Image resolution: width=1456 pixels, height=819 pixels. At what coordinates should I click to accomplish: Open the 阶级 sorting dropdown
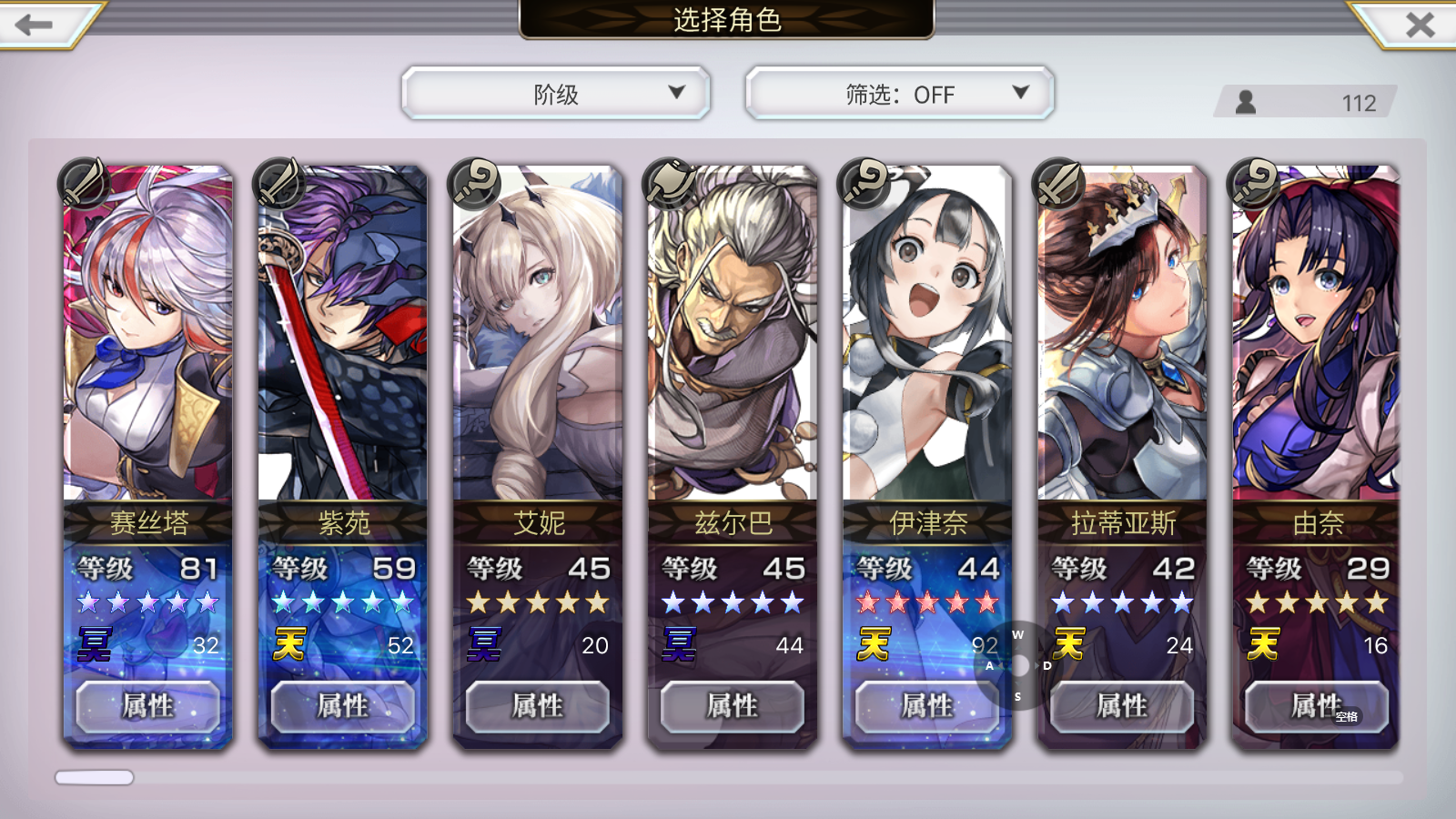(x=556, y=92)
